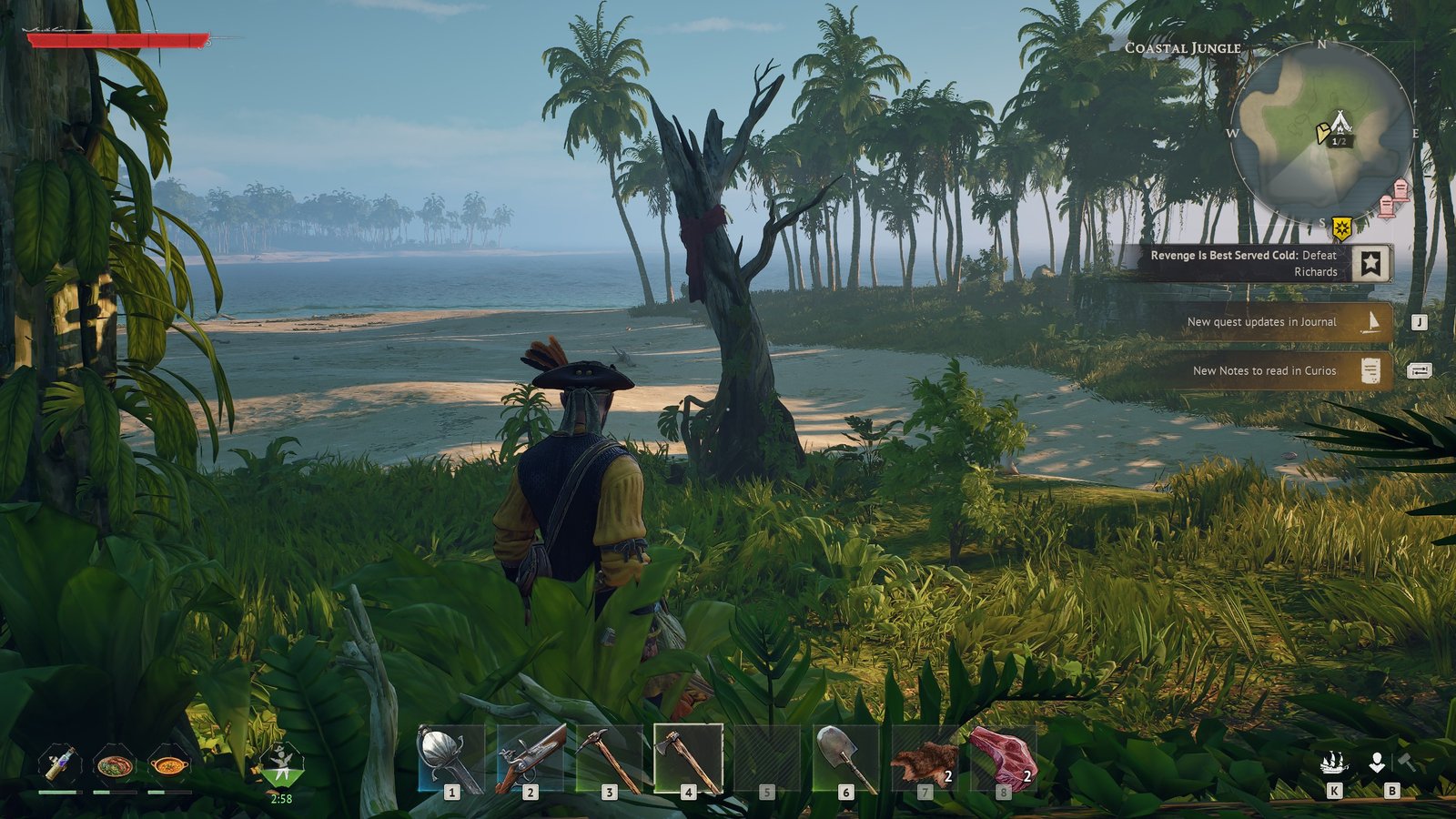Equip the flintlock pistol slot
The width and height of the screenshot is (1456, 819).
[x=530, y=760]
